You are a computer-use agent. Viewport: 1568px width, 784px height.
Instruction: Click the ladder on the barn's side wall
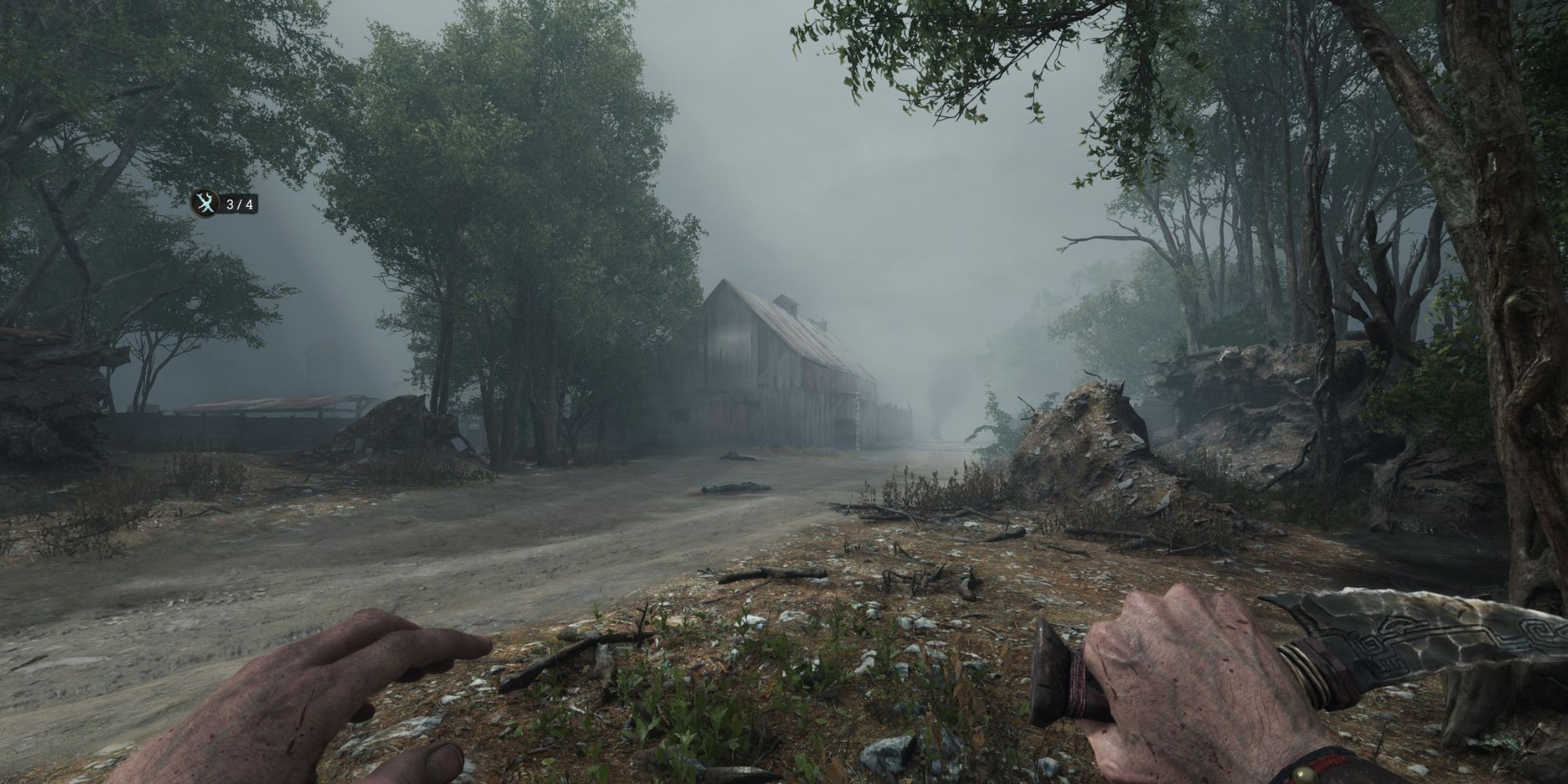click(857, 416)
